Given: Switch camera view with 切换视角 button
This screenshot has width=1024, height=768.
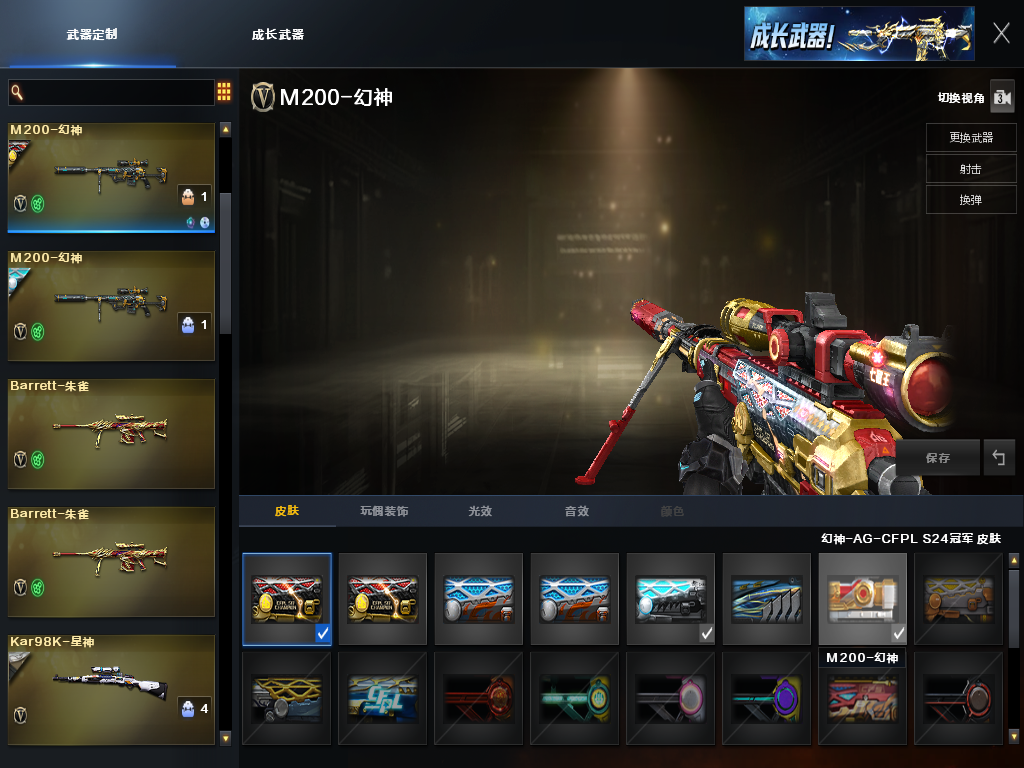Looking at the screenshot, I should pyautogui.click(x=1002, y=97).
